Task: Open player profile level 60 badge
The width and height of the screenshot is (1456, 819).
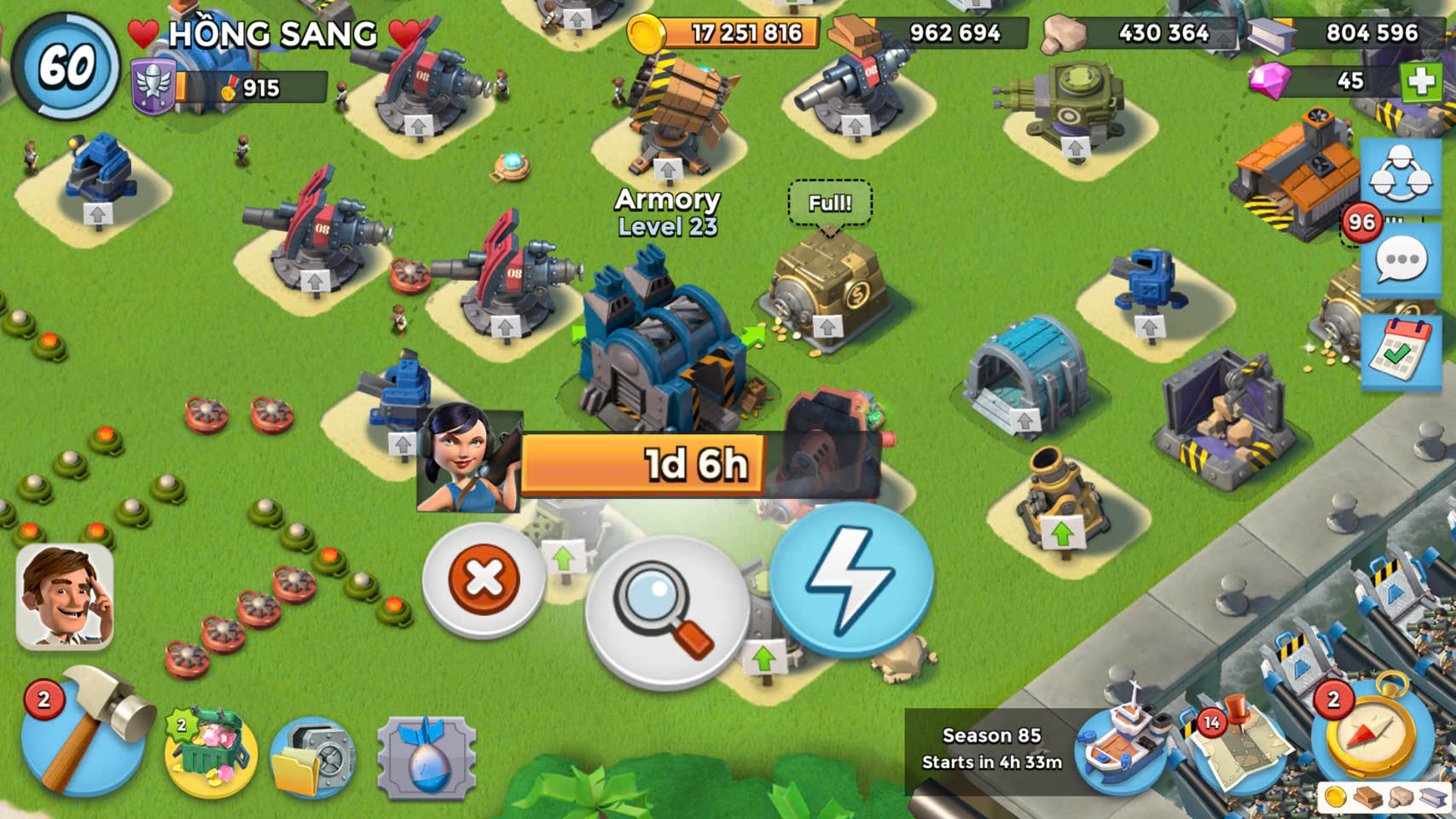Action: click(x=66, y=66)
